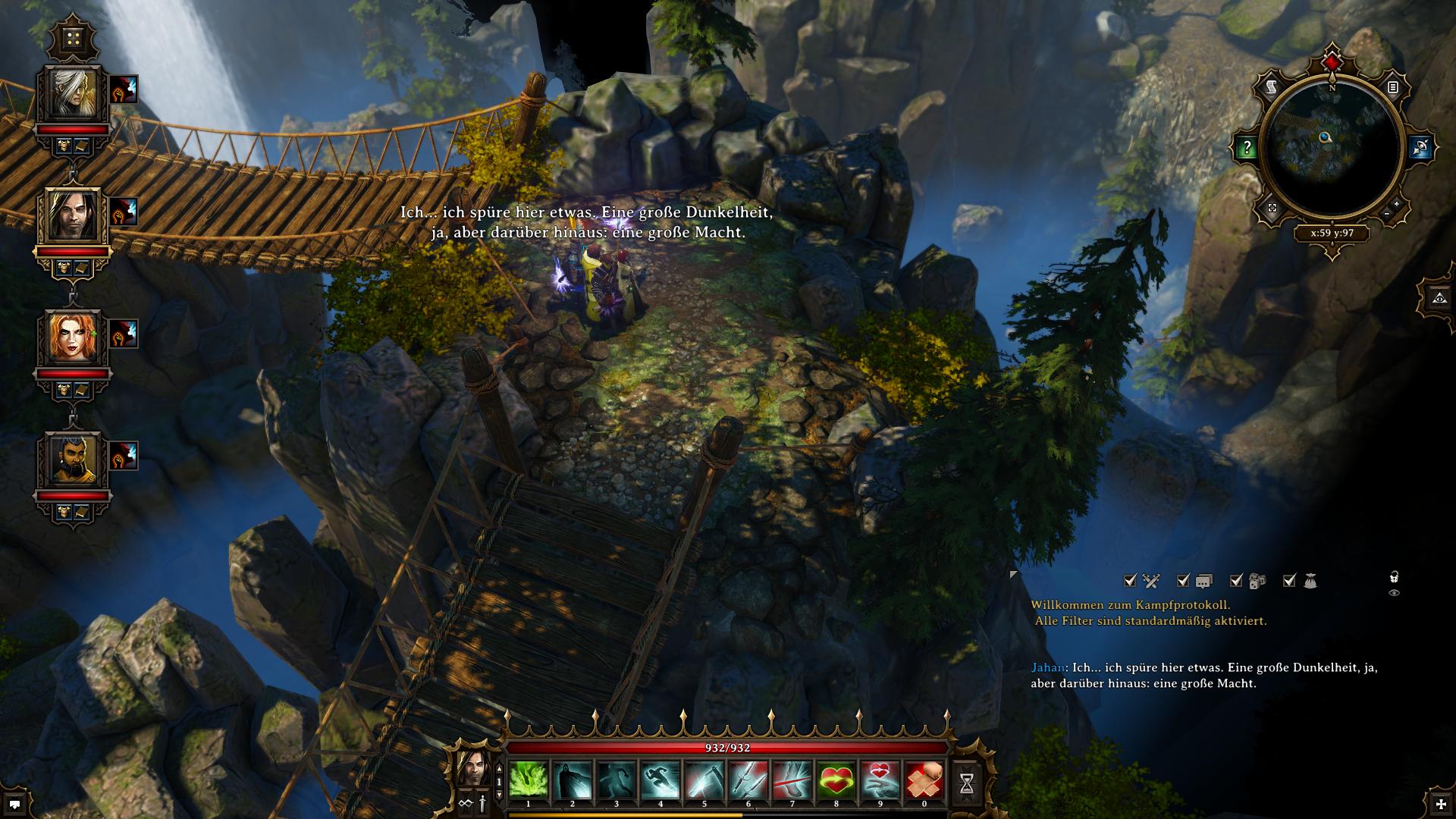The height and width of the screenshot is (819, 1456).
Task: Zoom out the minimap with minus
Action: [1386, 215]
